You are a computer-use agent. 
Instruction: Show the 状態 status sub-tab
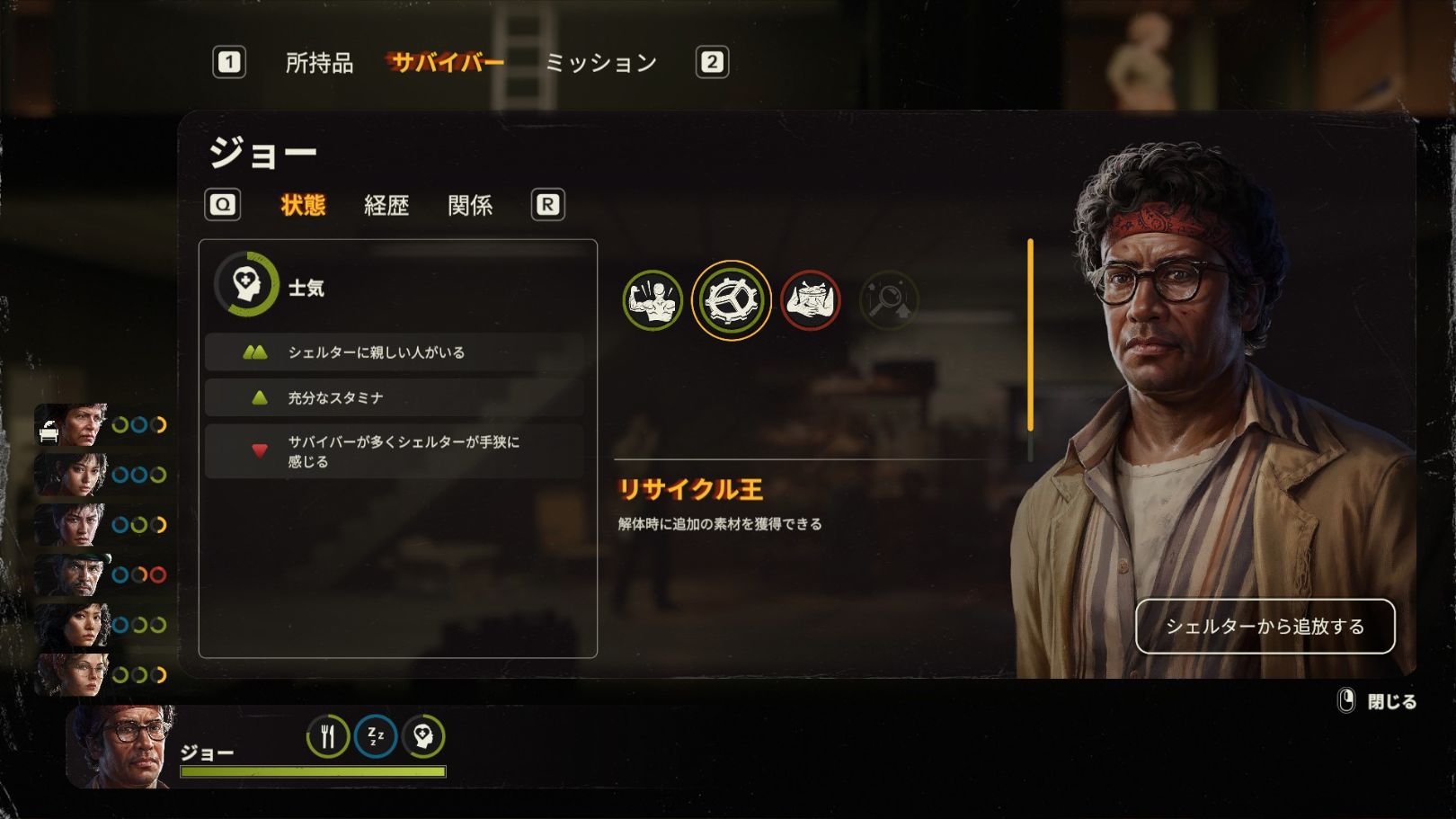[303, 205]
